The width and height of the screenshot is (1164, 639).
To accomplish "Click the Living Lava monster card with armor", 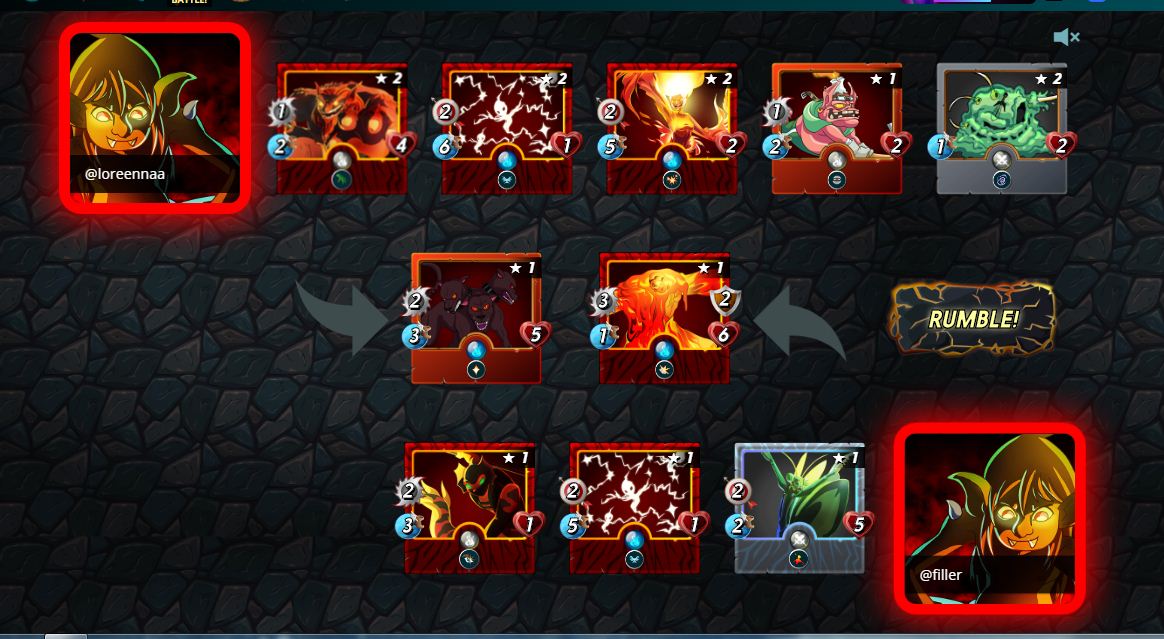I will tap(664, 317).
